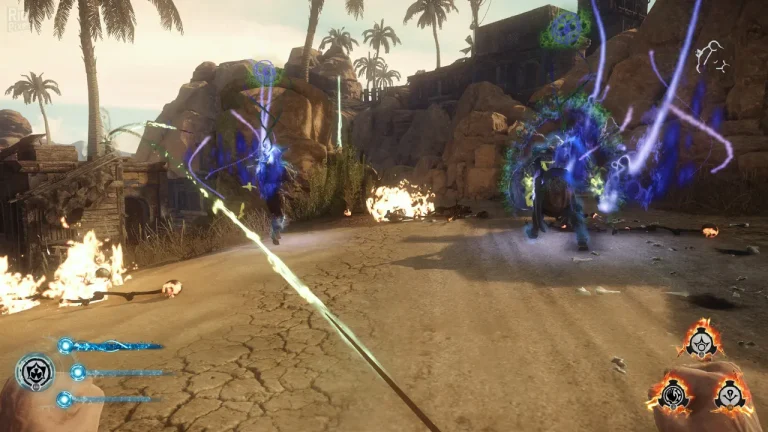This screenshot has height=432, width=768.
Task: Select the shield emblem spell icon
Action: [x=35, y=372]
